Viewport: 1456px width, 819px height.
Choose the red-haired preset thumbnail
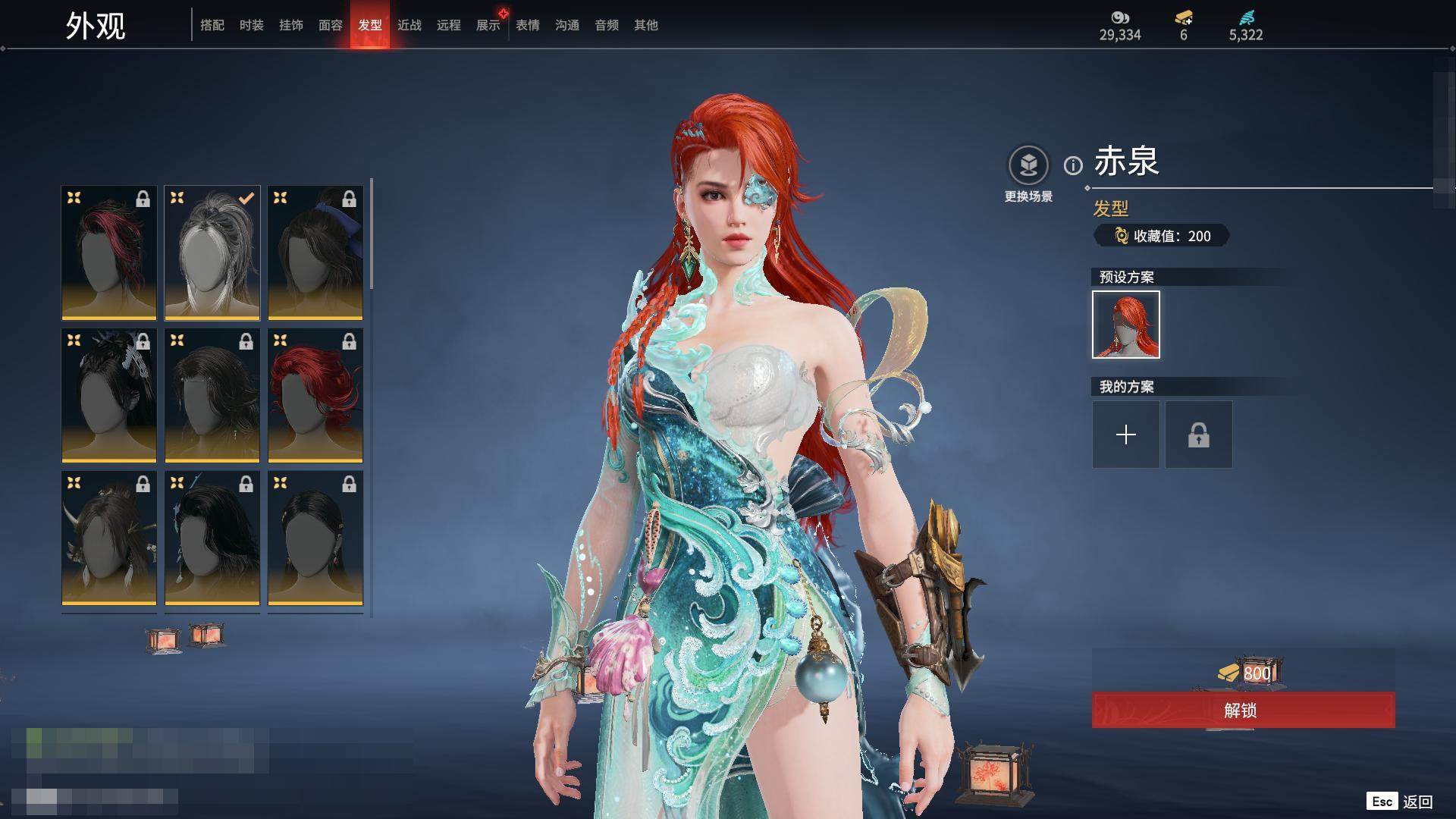coord(1125,325)
